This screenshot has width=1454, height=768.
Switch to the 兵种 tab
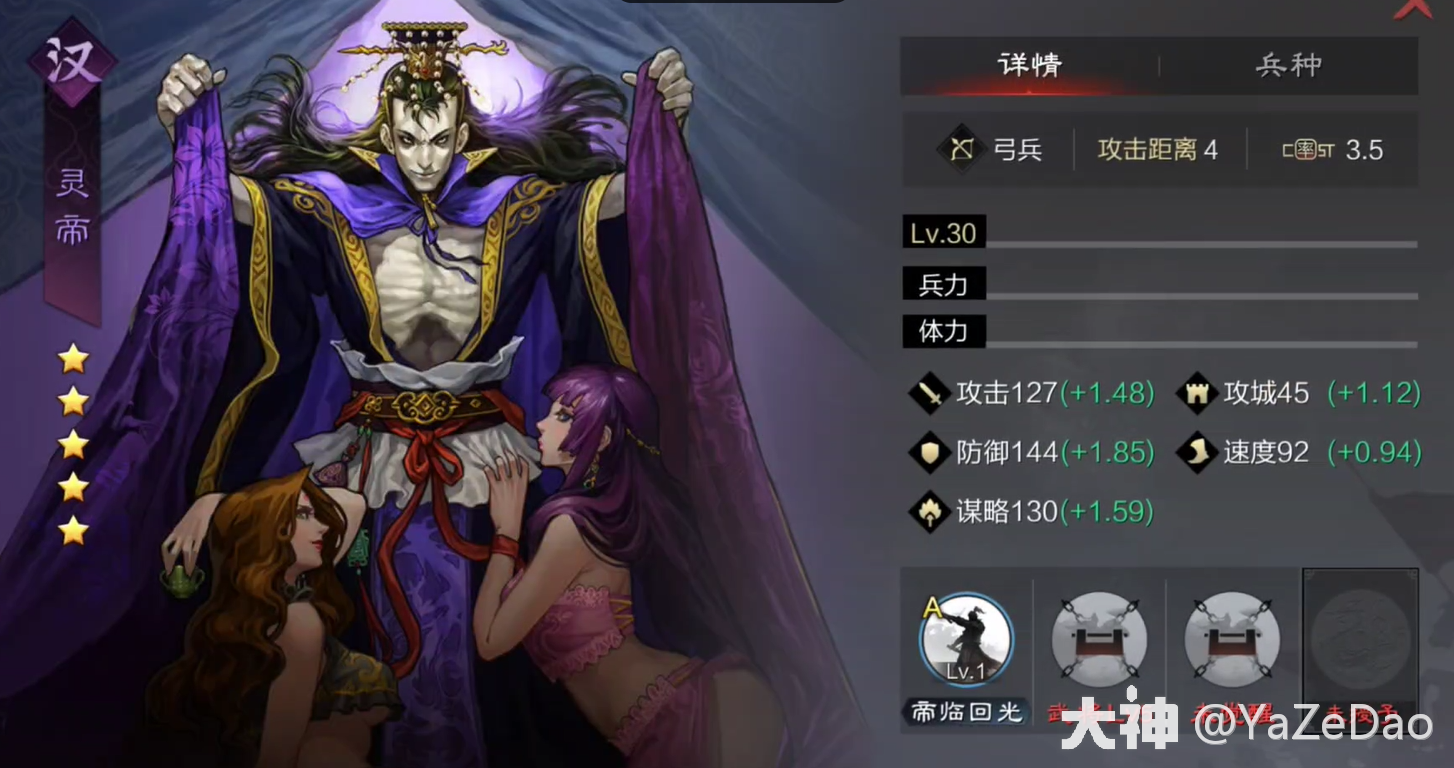tap(1288, 66)
